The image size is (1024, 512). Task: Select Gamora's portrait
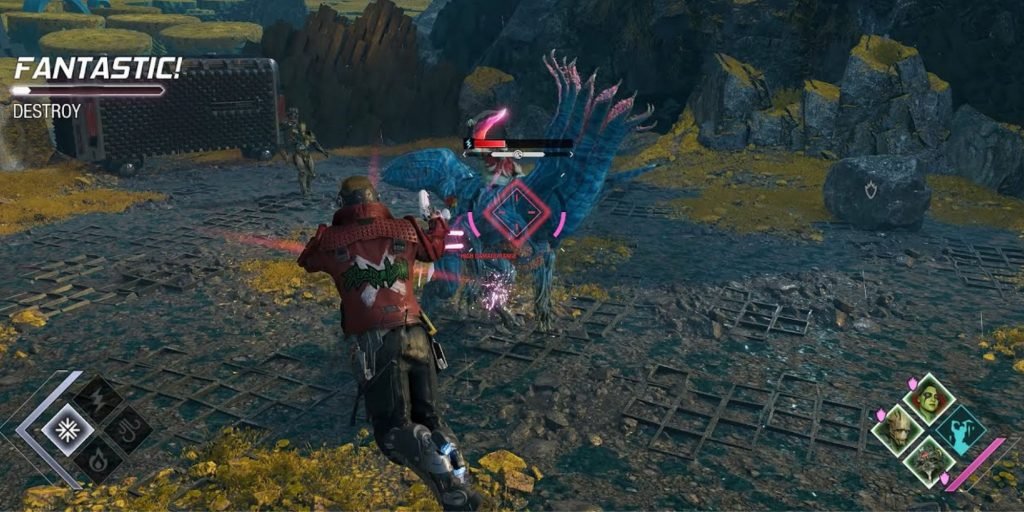(x=930, y=400)
